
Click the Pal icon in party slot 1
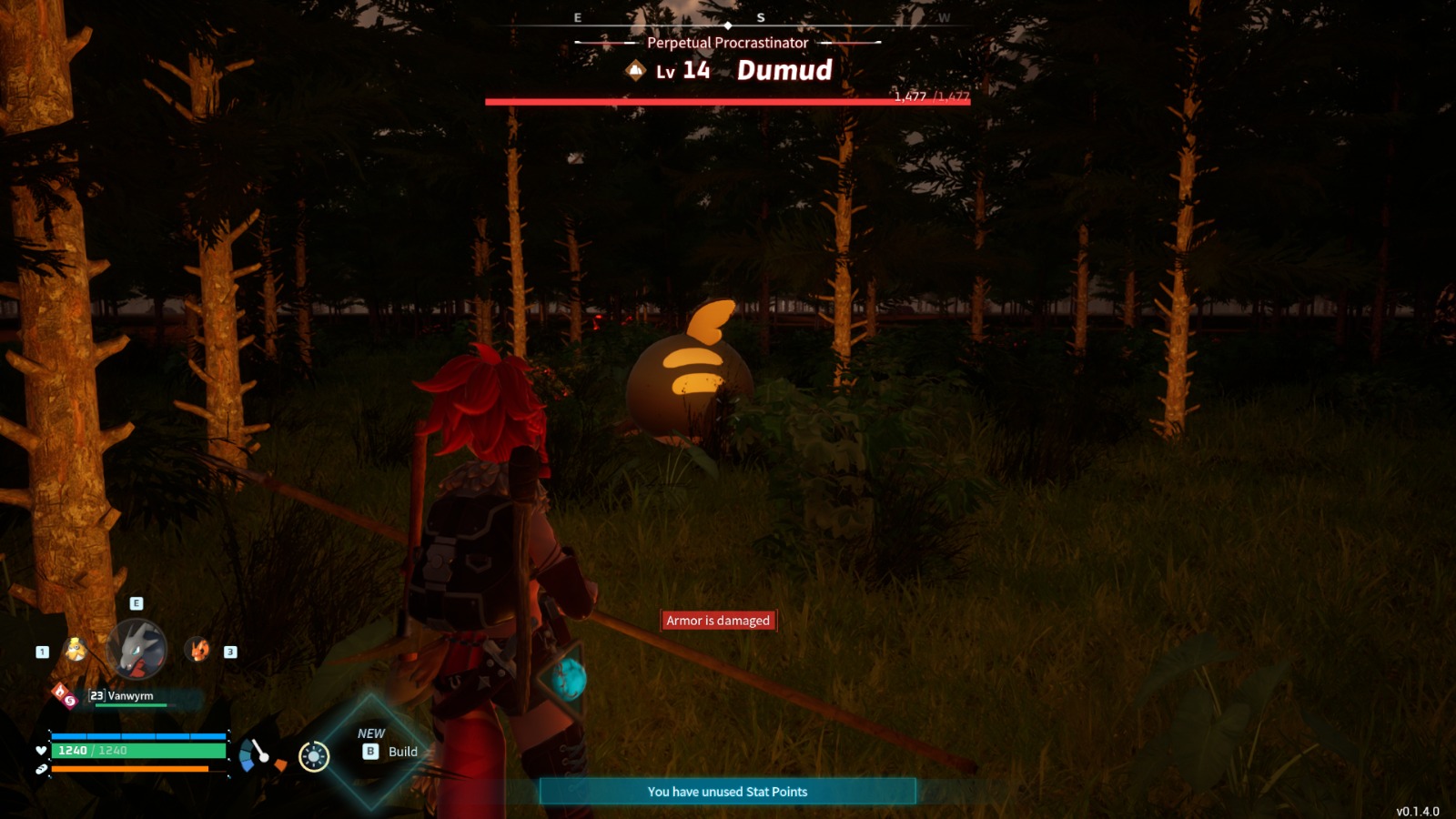pyautogui.click(x=76, y=651)
